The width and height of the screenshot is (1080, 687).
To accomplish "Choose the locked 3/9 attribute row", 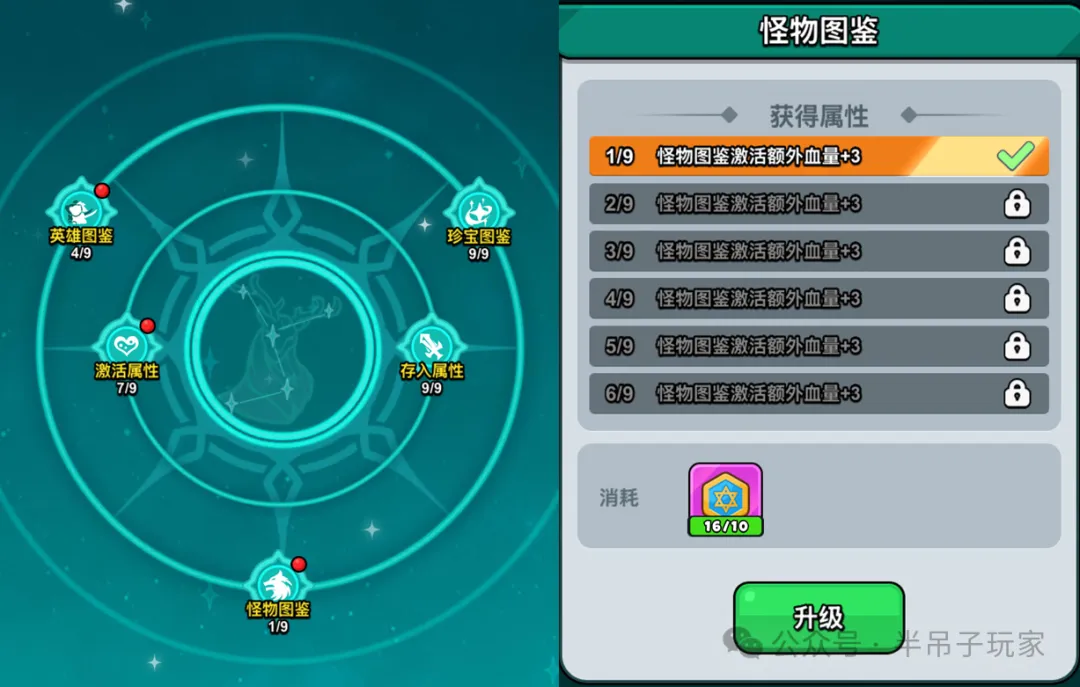I will click(x=818, y=251).
